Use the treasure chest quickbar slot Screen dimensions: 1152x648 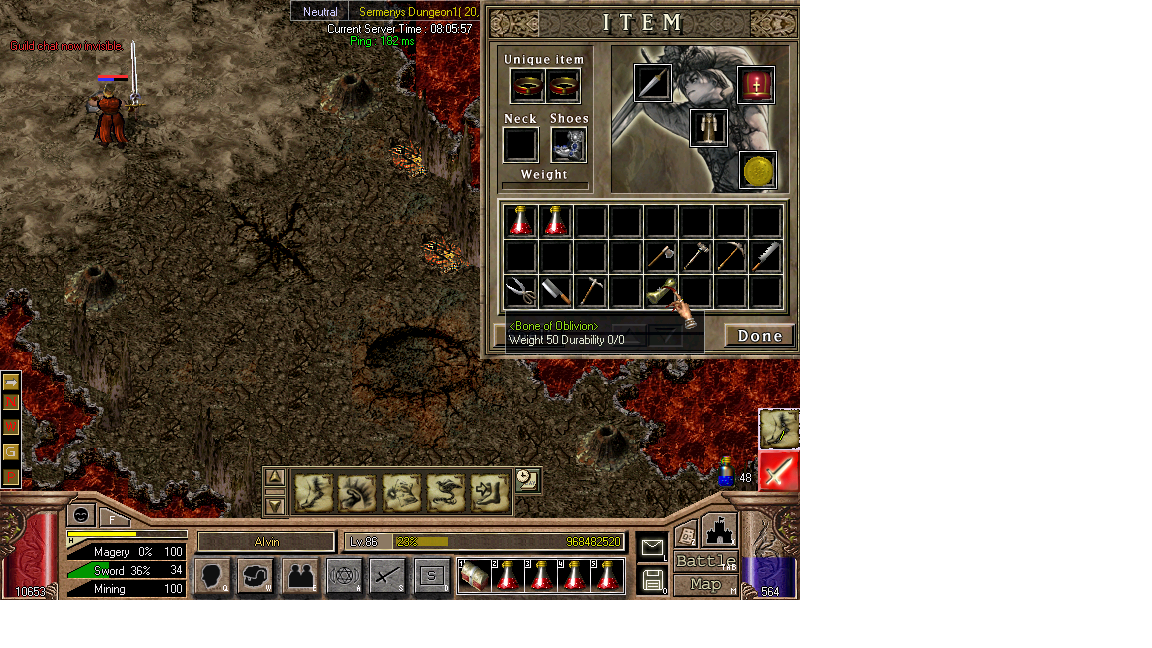coord(475,576)
